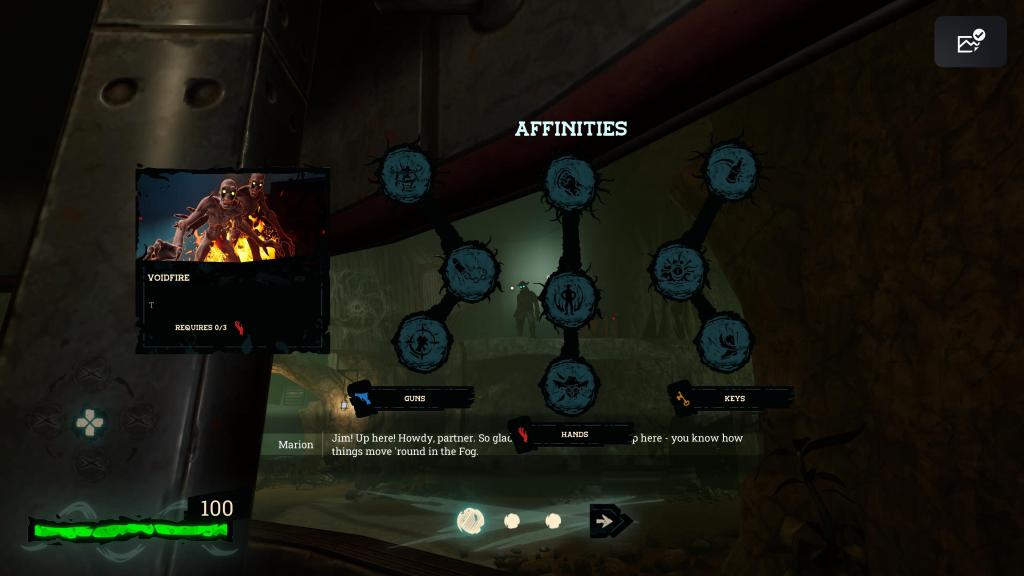Open the Guns affinity category
Viewport: 1024px width, 576px height.
point(413,398)
